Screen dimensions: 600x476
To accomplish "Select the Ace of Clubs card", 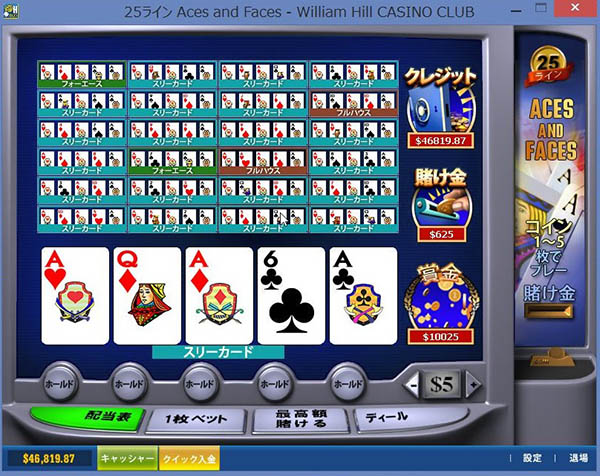I will (363, 295).
